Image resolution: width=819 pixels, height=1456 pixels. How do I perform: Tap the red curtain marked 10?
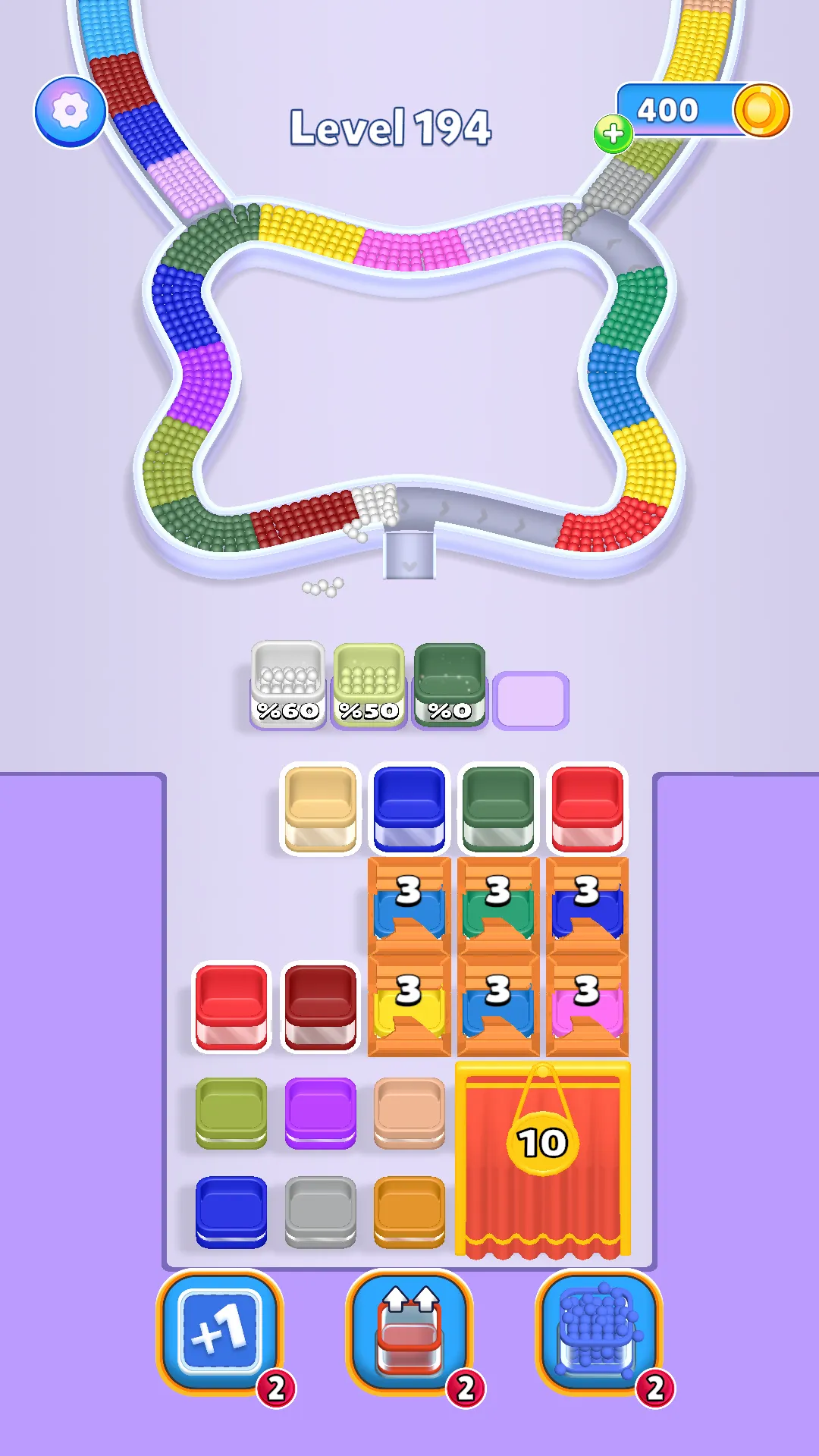(x=543, y=1160)
